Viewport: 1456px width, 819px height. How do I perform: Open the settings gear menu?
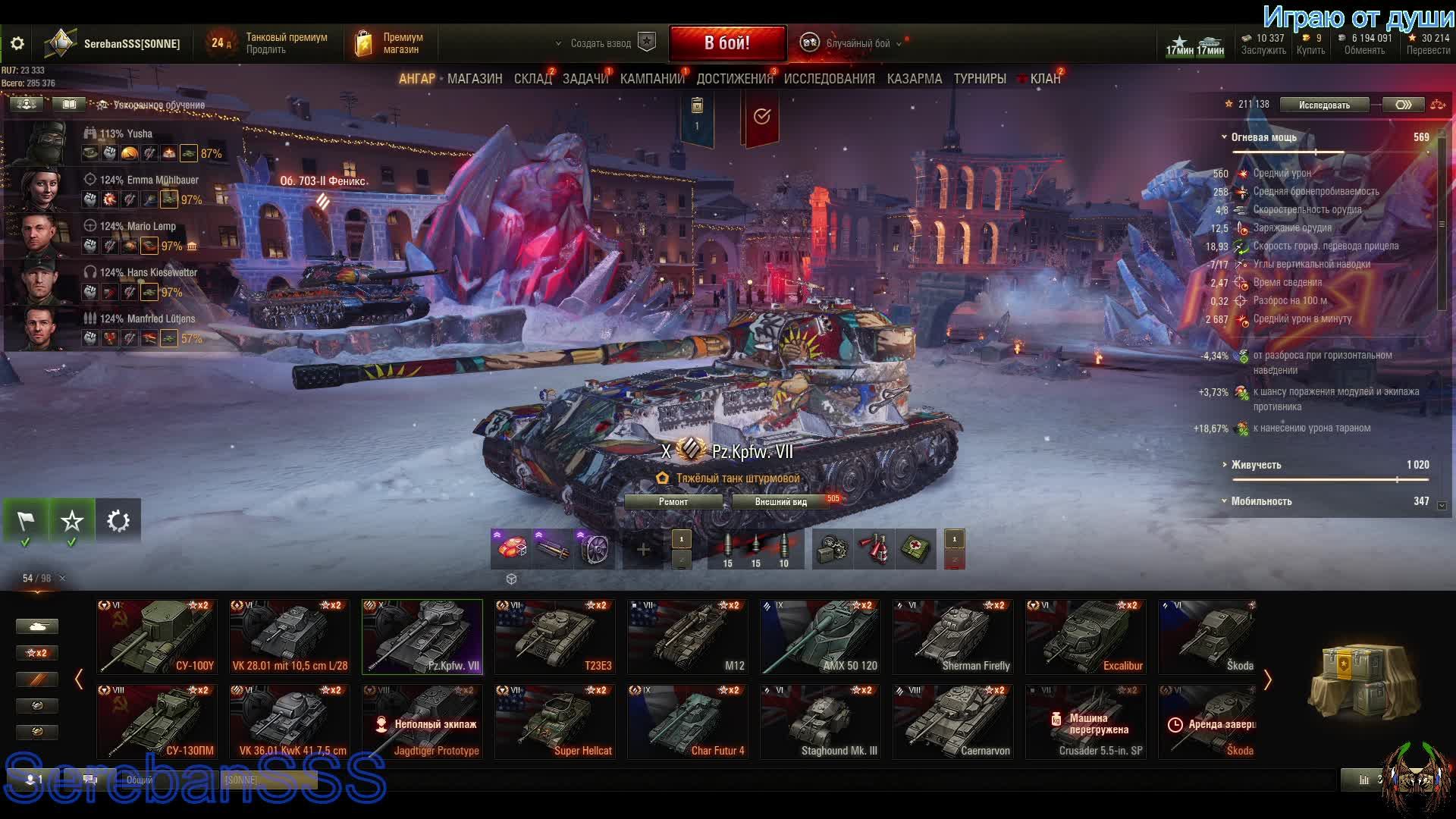click(x=17, y=44)
